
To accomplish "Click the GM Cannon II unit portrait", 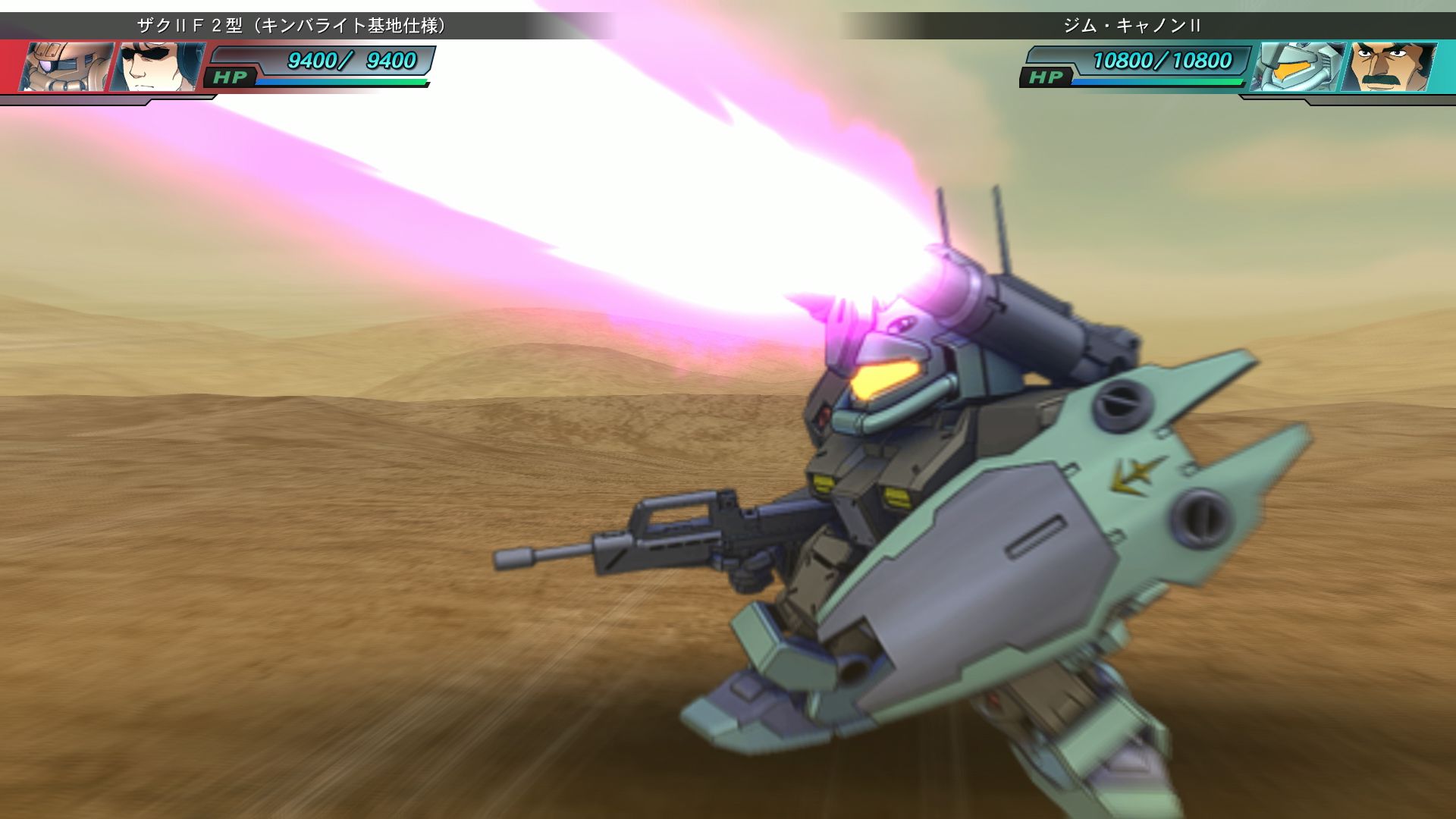I will point(1295,67).
